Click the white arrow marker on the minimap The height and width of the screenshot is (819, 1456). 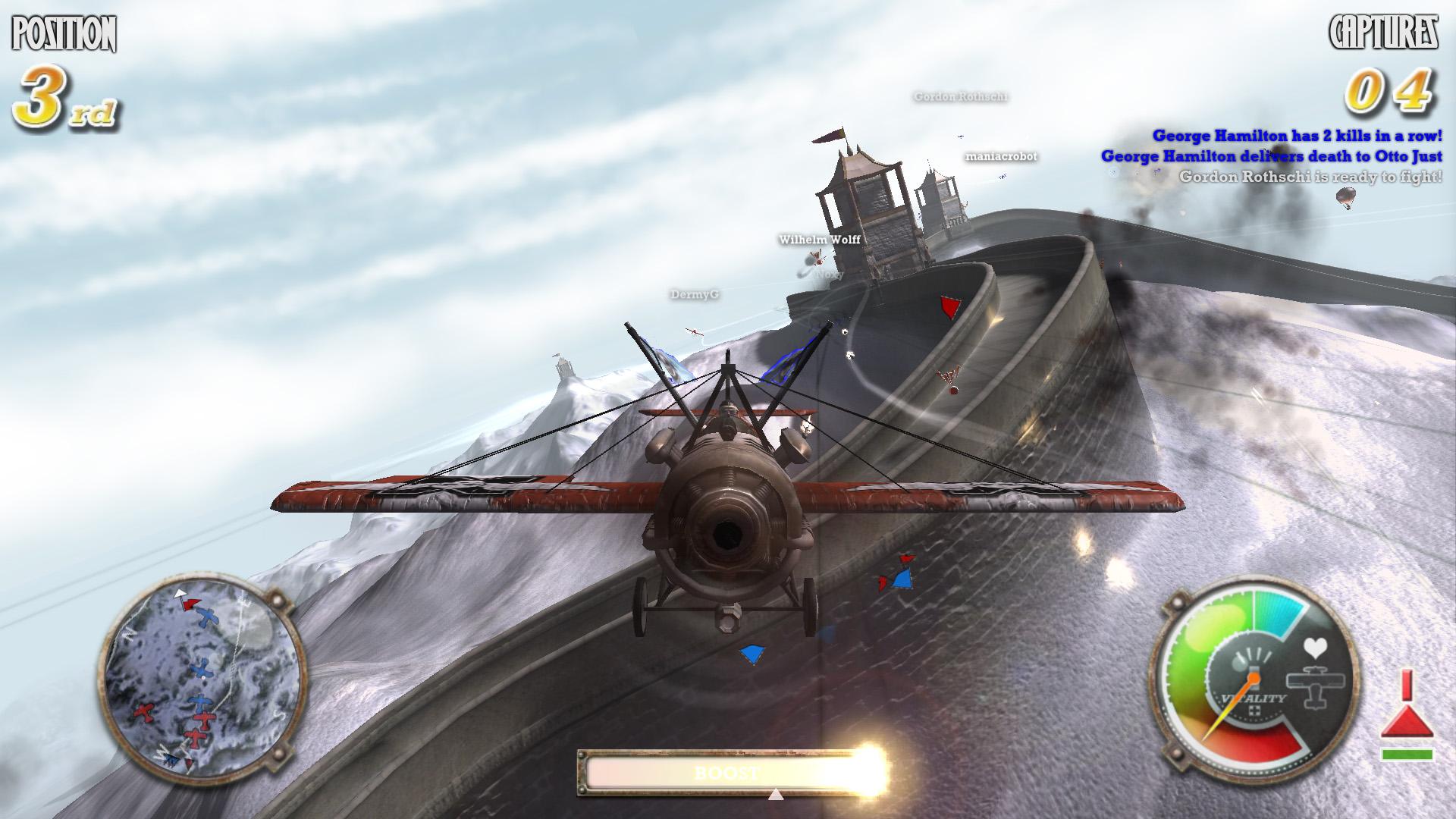pos(180,593)
